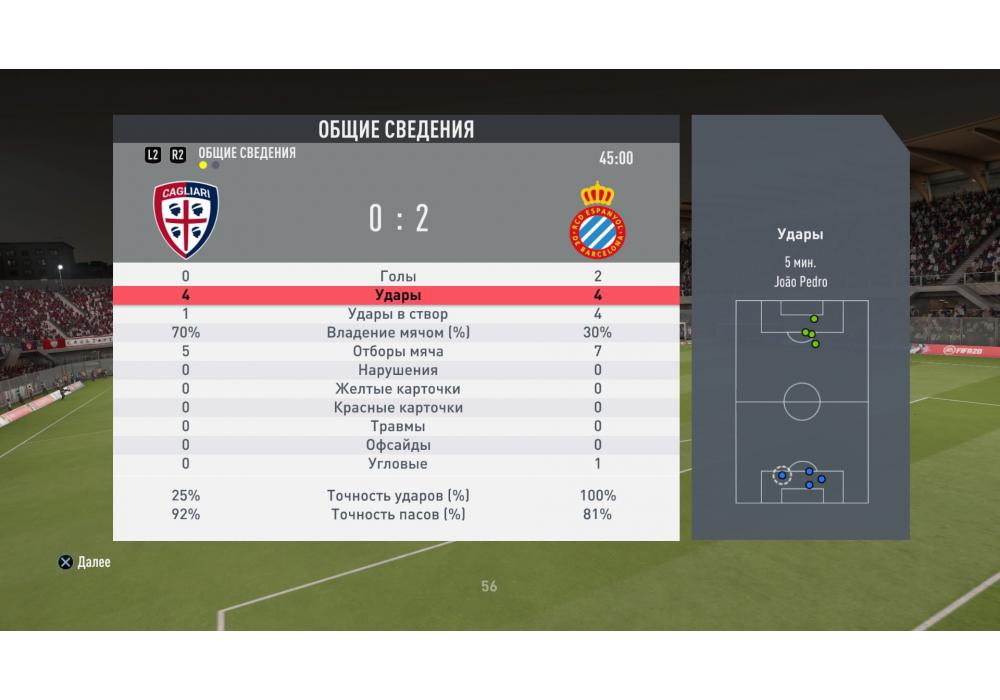Choose the Удары в створ row

tap(398, 314)
